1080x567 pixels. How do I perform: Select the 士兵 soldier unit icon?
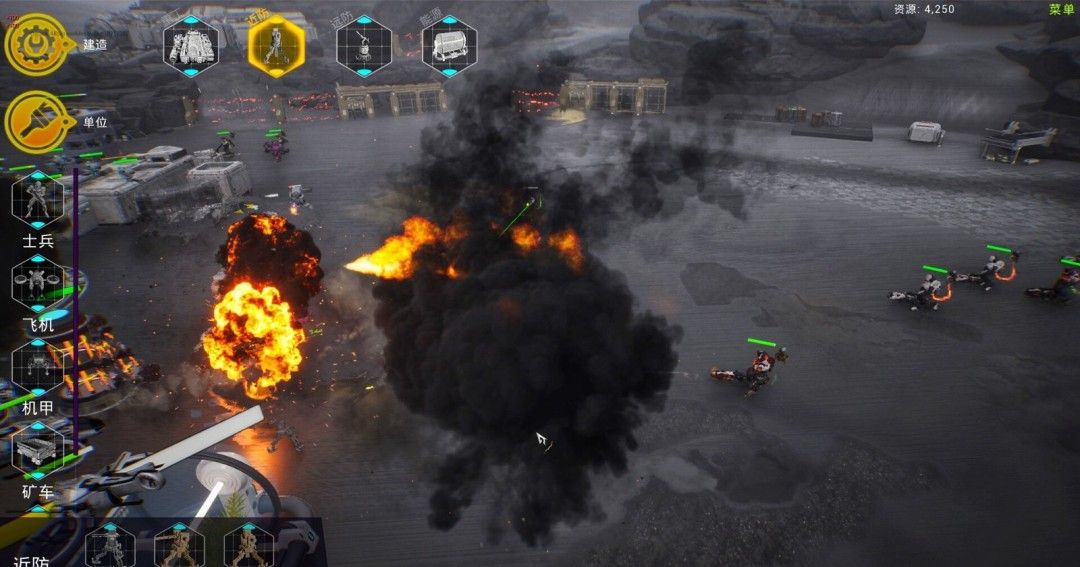[38, 199]
